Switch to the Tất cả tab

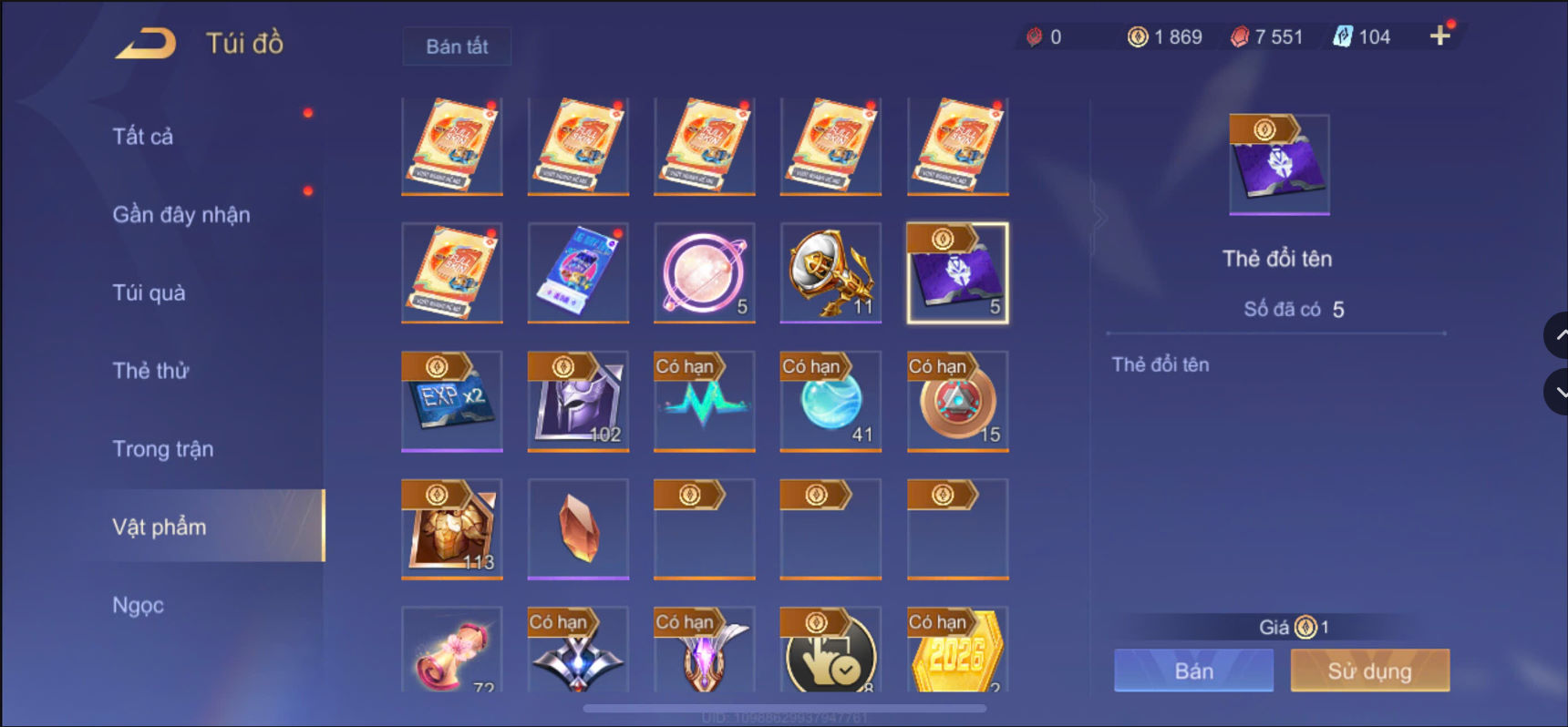pyautogui.click(x=141, y=135)
